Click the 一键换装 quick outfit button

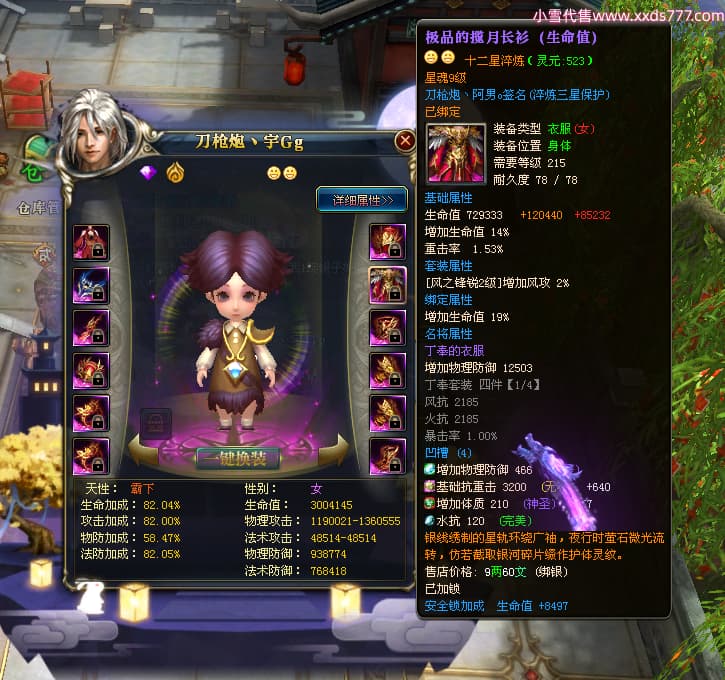click(237, 459)
